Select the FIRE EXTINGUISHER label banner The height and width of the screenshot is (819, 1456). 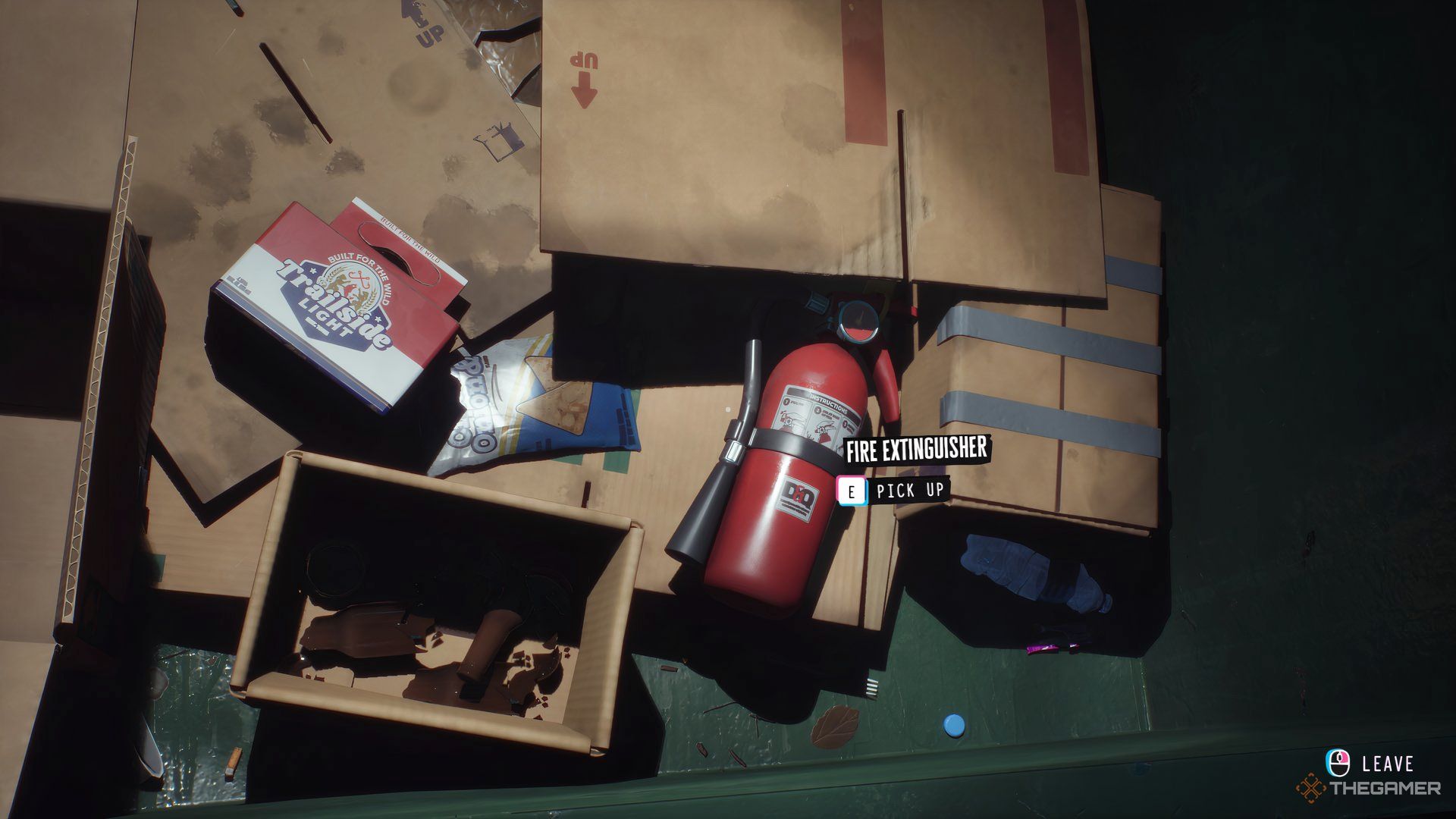coord(918,449)
